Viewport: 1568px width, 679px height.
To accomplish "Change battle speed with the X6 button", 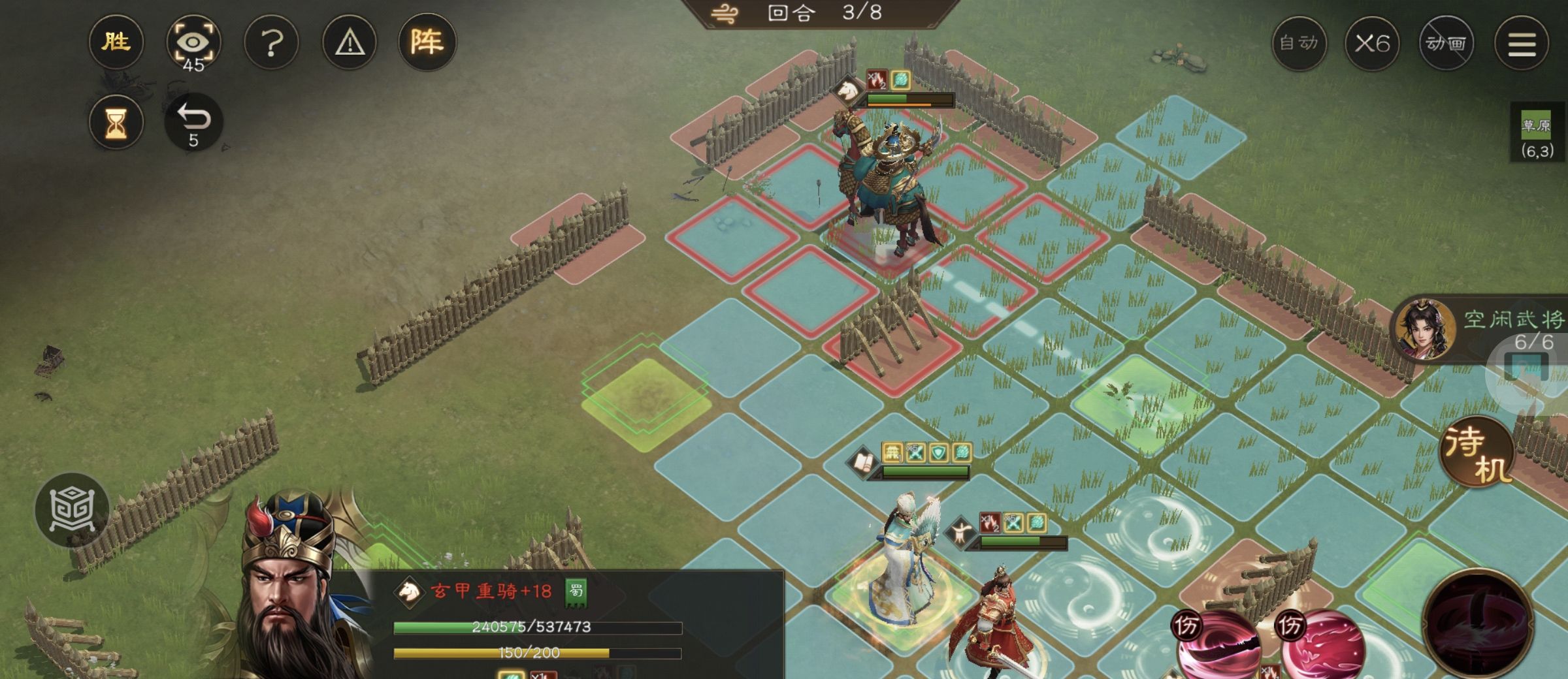I will [x=1371, y=44].
